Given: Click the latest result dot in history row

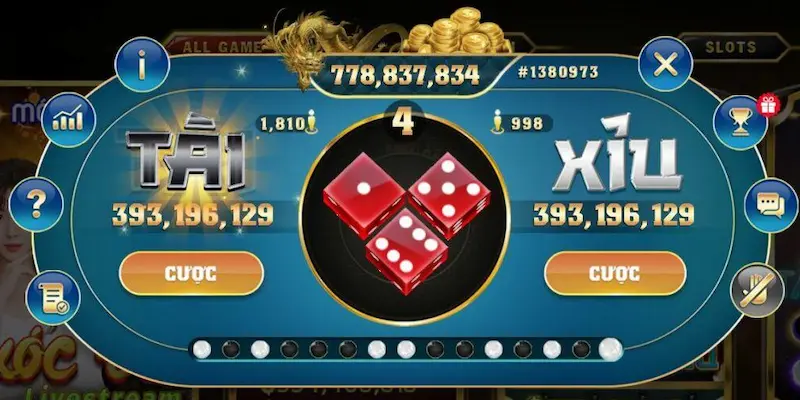Looking at the screenshot, I should point(609,348).
